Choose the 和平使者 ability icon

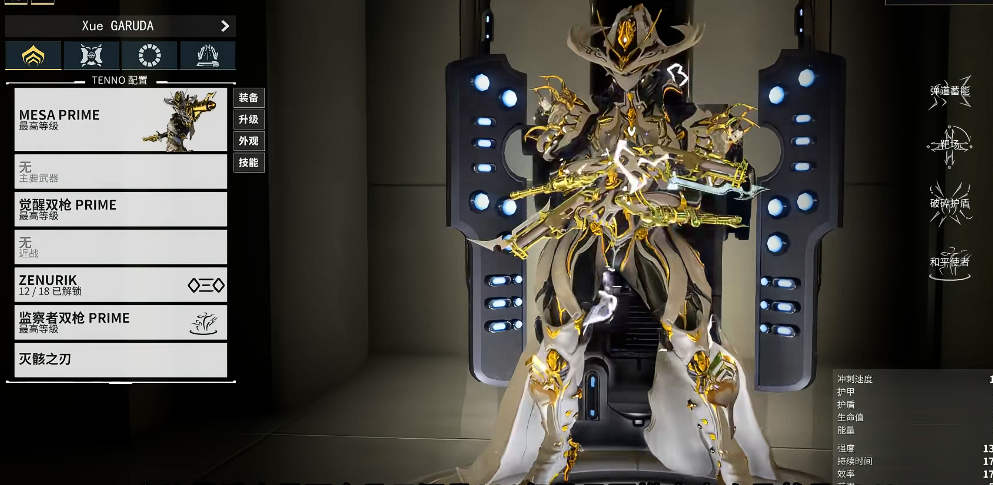950,252
